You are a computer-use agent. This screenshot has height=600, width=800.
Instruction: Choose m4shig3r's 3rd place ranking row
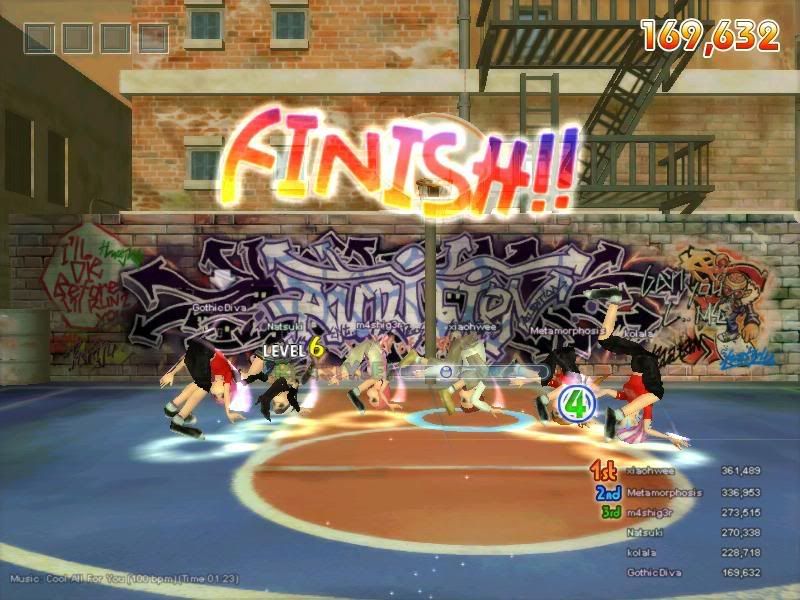click(x=680, y=513)
